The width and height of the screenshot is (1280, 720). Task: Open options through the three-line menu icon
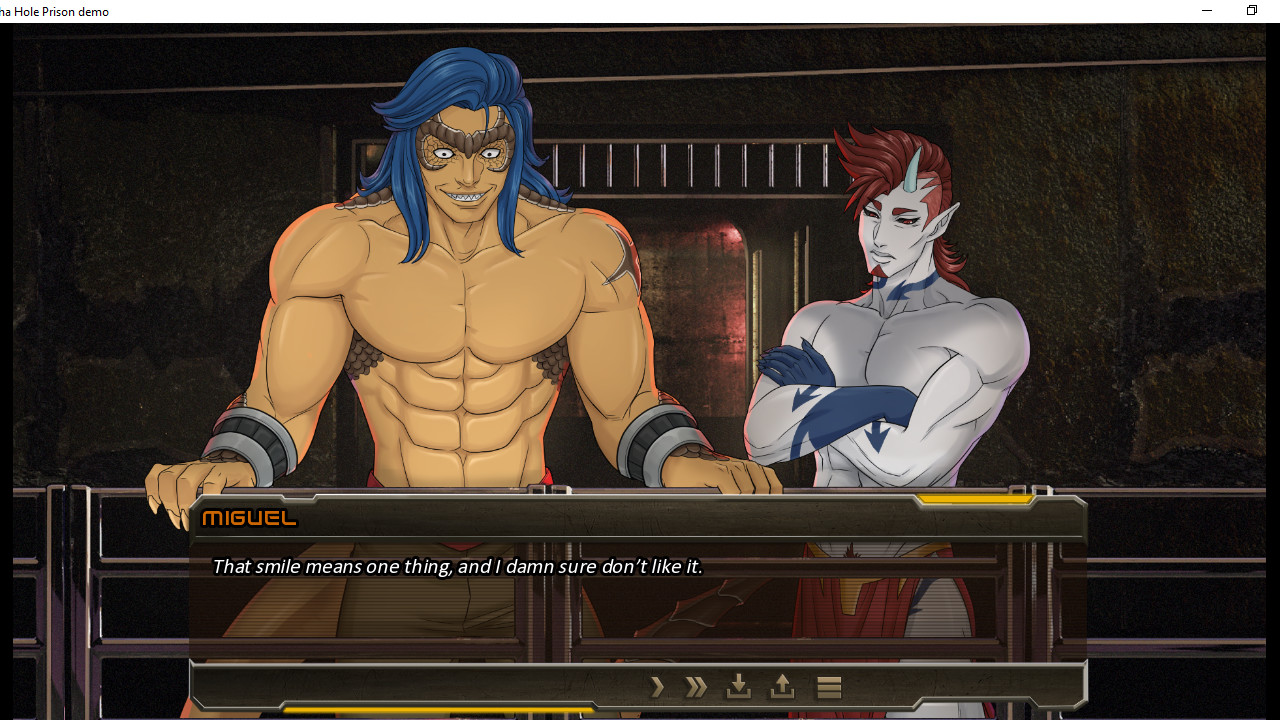coord(828,686)
